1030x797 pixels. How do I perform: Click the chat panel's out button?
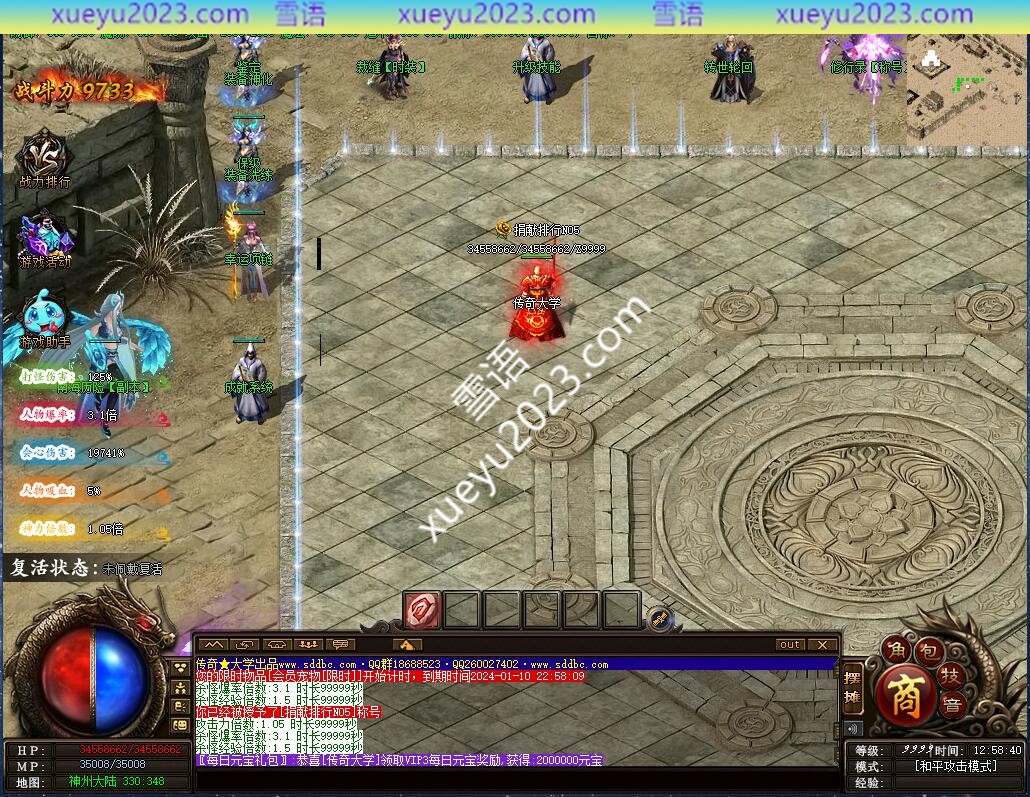point(790,645)
